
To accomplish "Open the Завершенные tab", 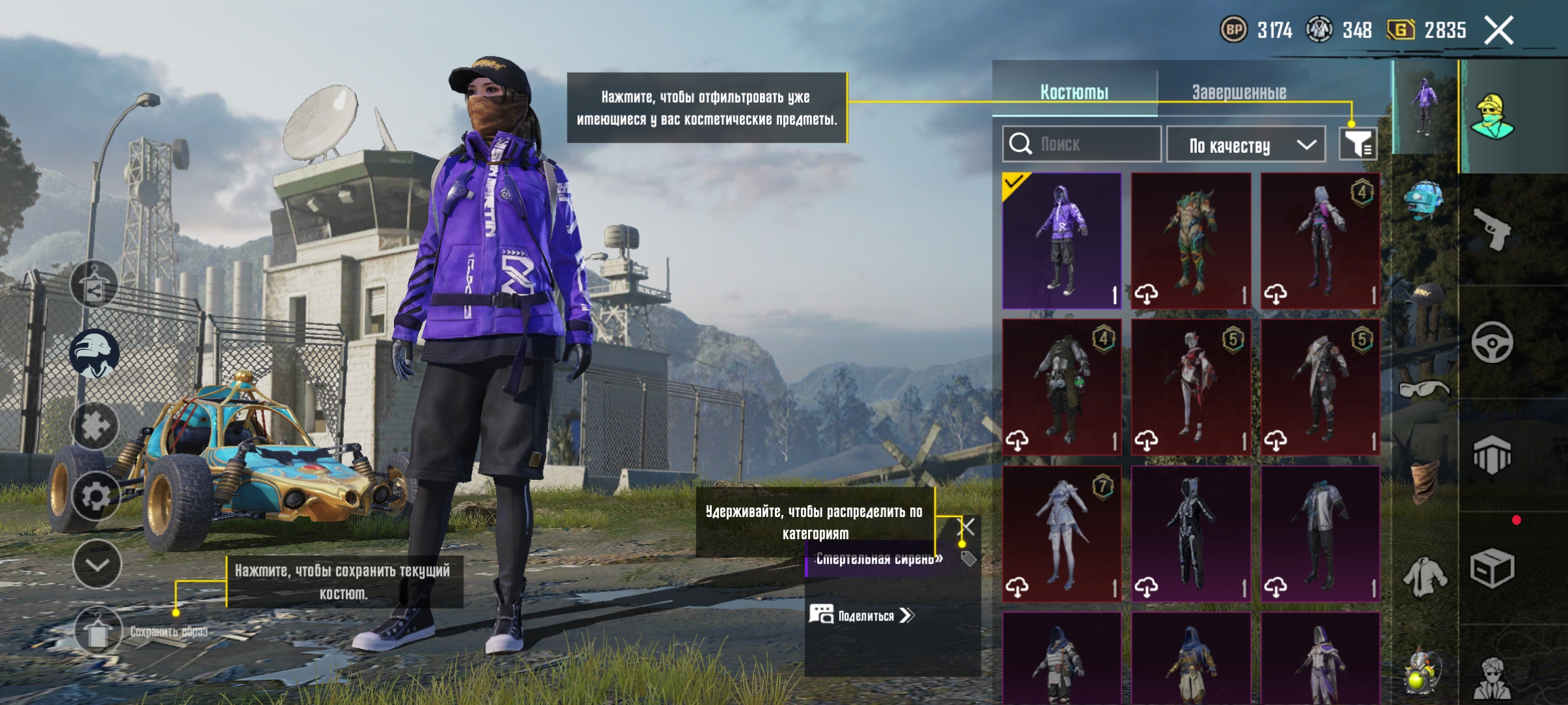I will (x=1238, y=92).
